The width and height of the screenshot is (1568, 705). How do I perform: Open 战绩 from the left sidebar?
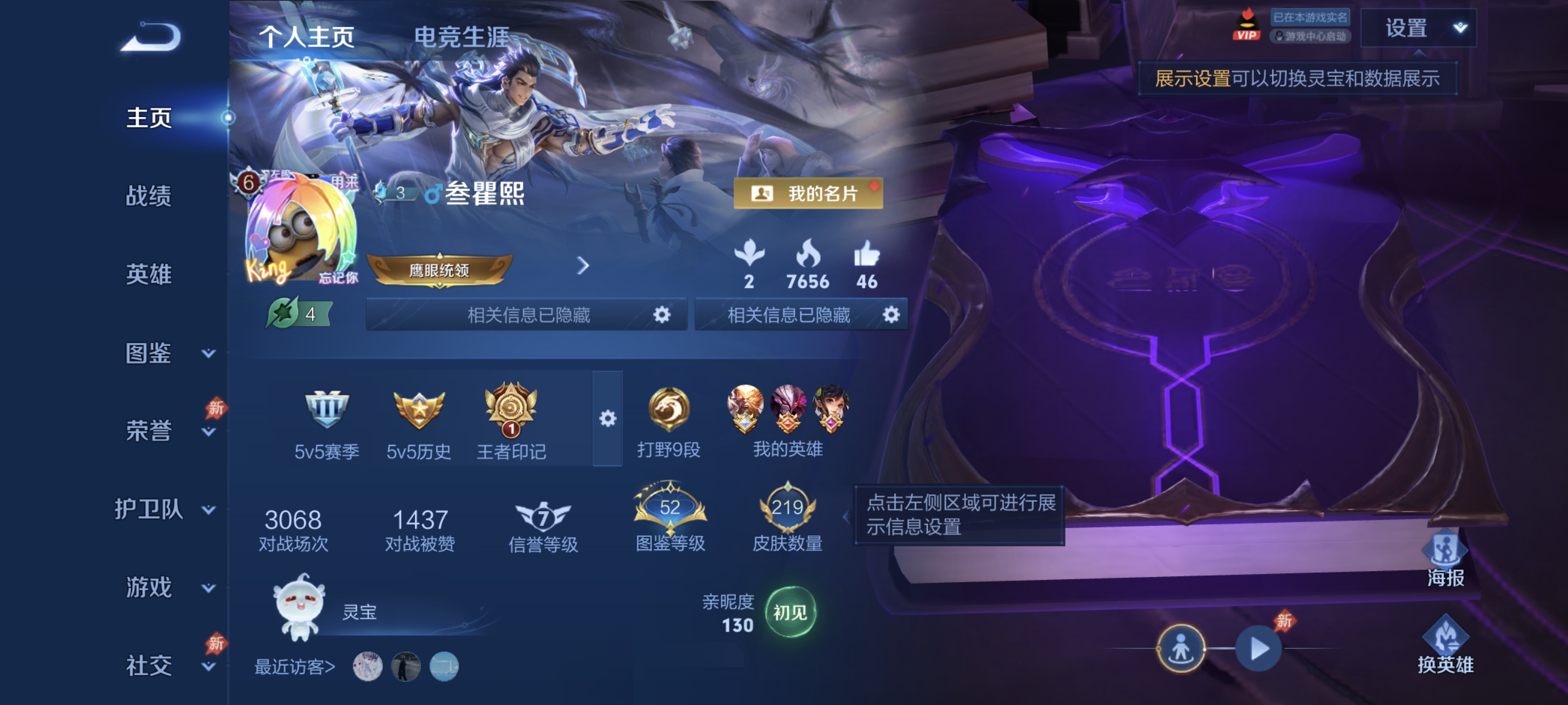(x=150, y=197)
